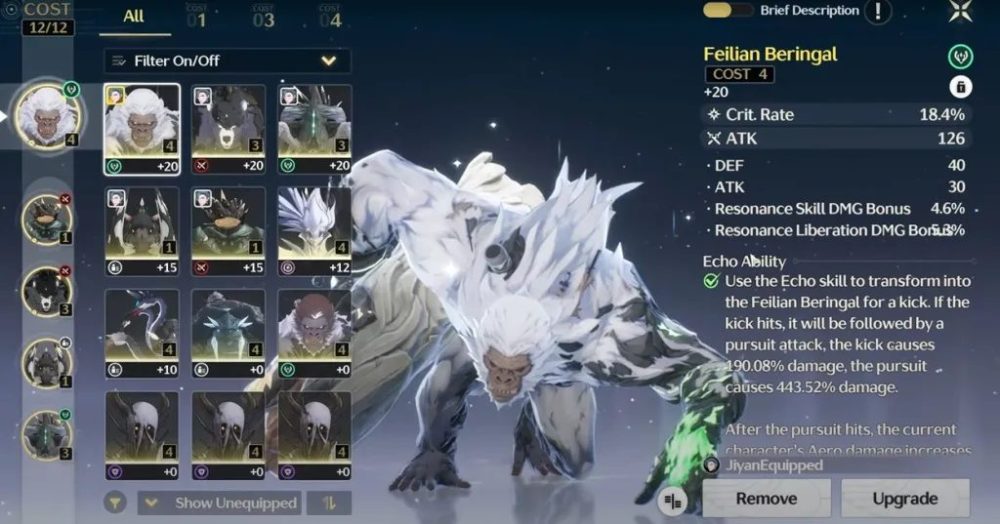Select the +20 Feilian Beringal echo tile

142,129
